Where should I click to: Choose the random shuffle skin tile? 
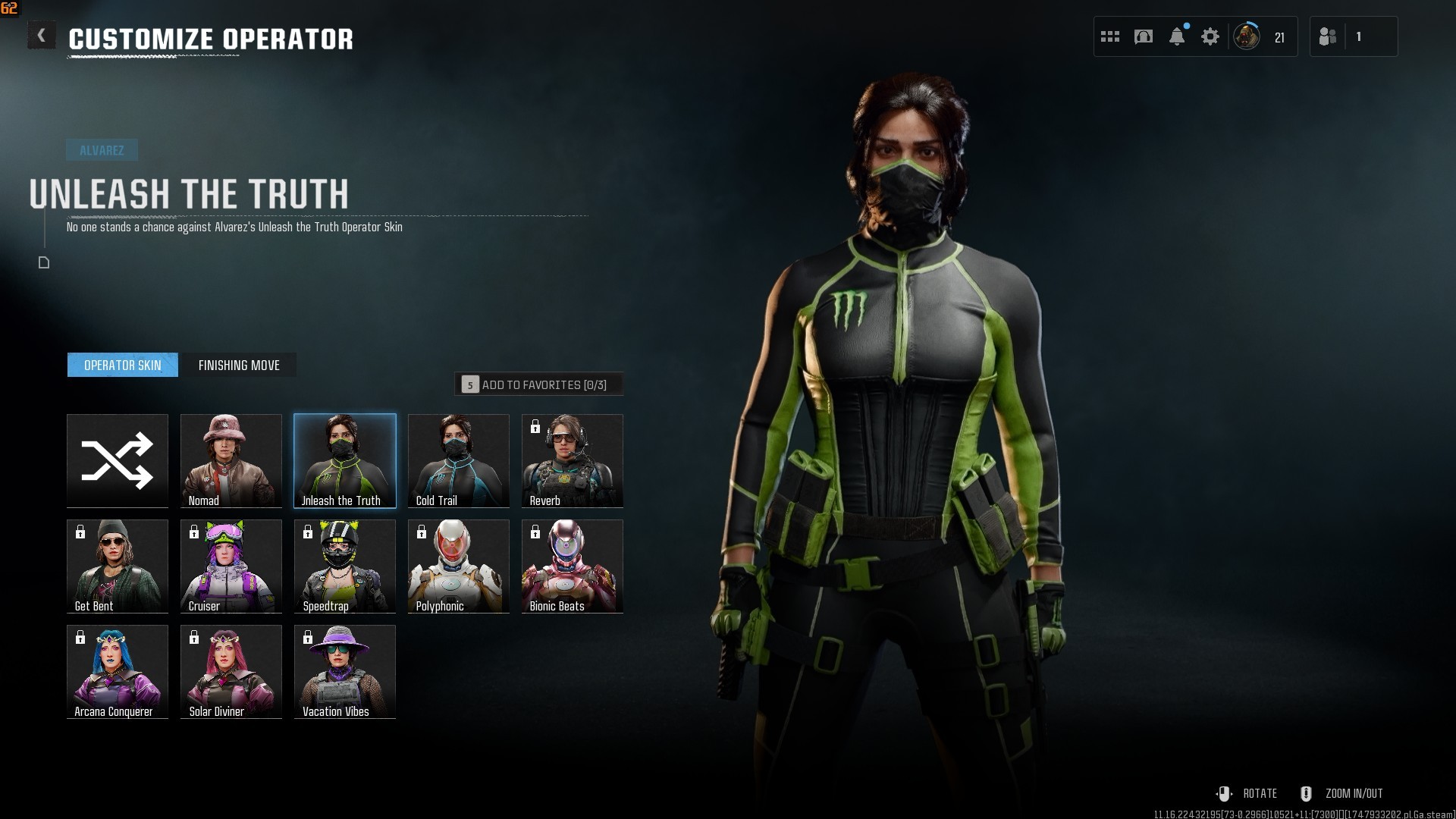click(x=118, y=460)
